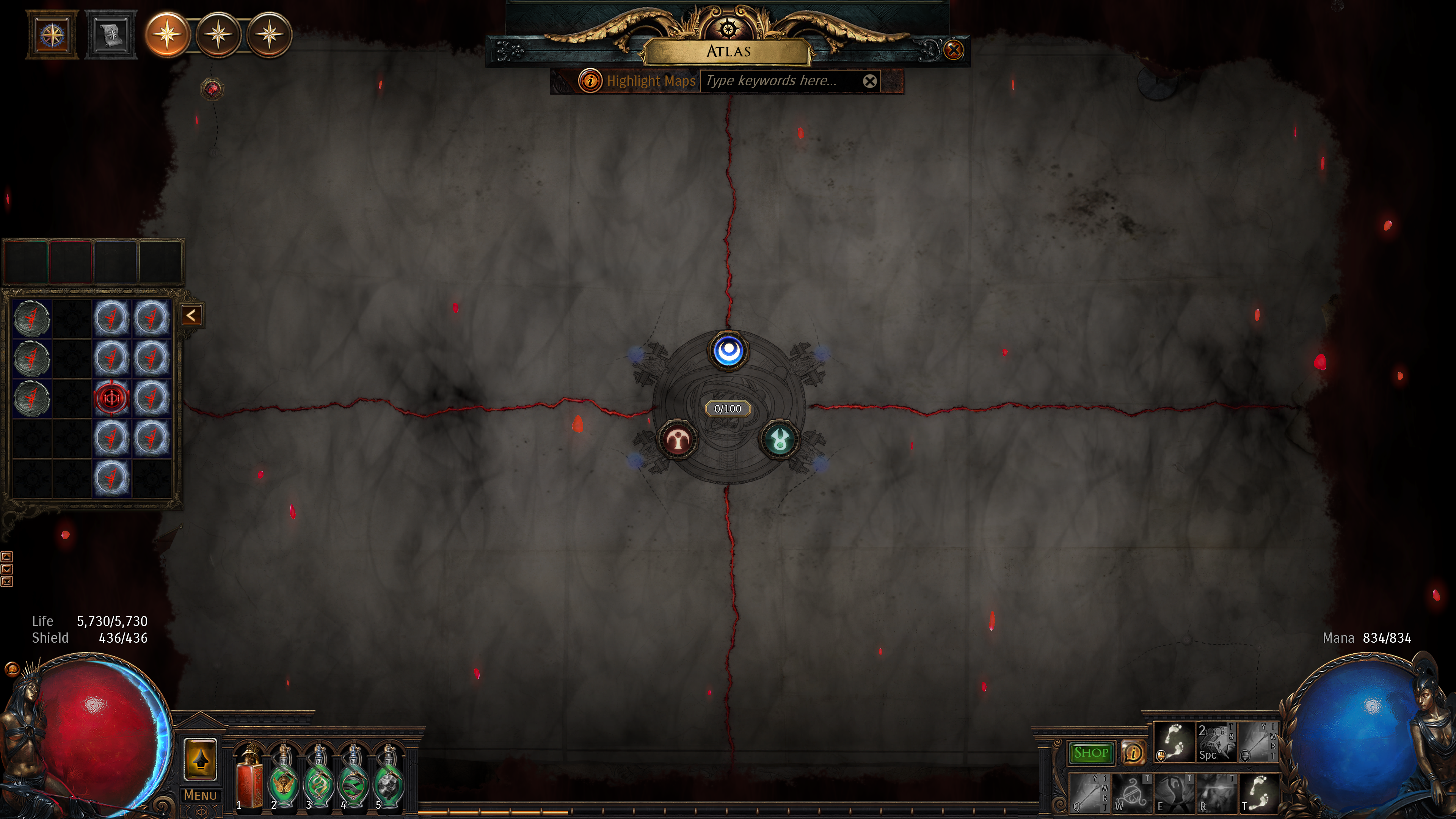Image resolution: width=1456 pixels, height=819 pixels.
Task: Select the red symbol node in centre
Action: pos(677,440)
